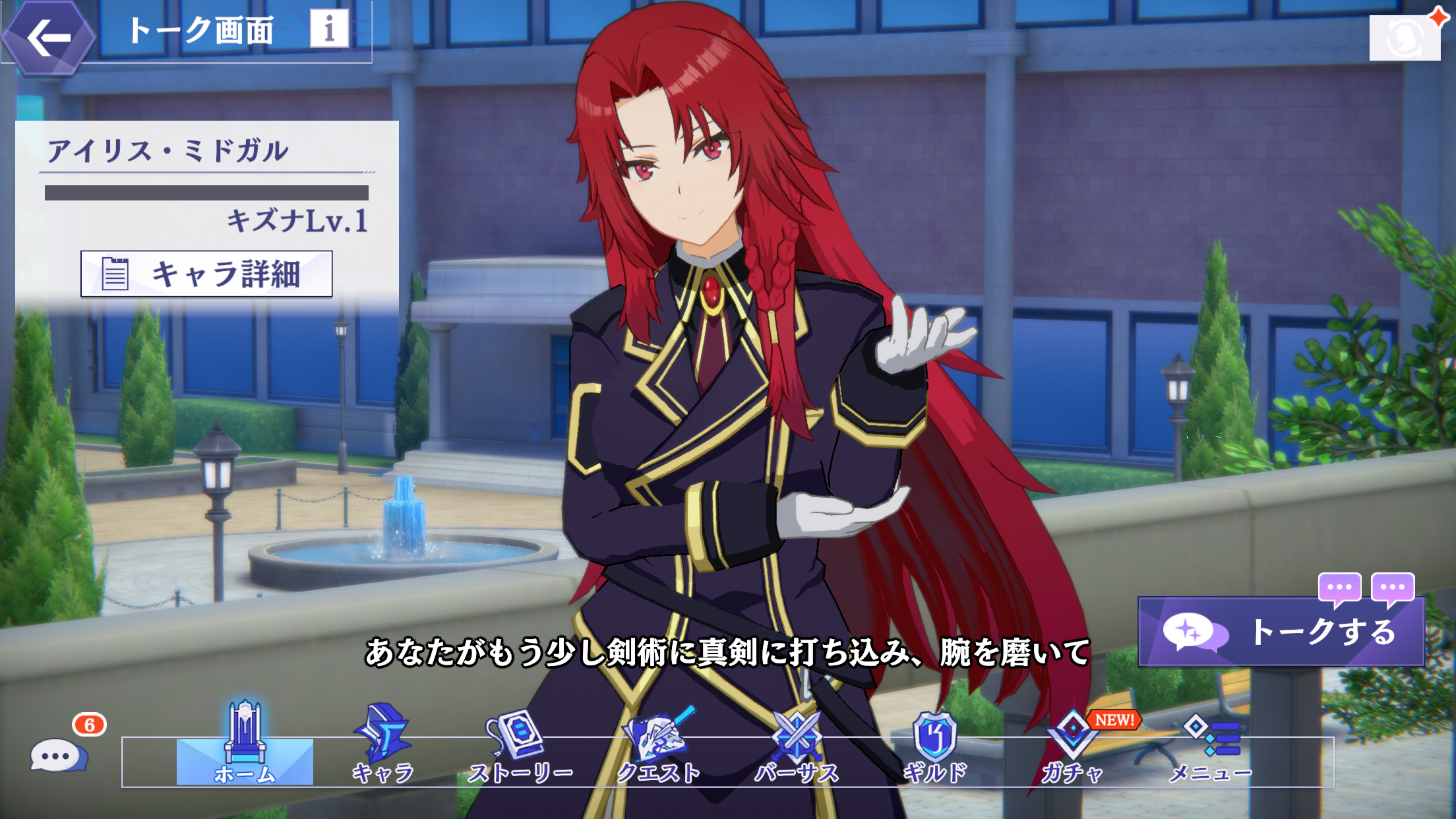Screen dimensions: 1456x819
Task: Open キャラ詳細 character details
Action: (206, 274)
